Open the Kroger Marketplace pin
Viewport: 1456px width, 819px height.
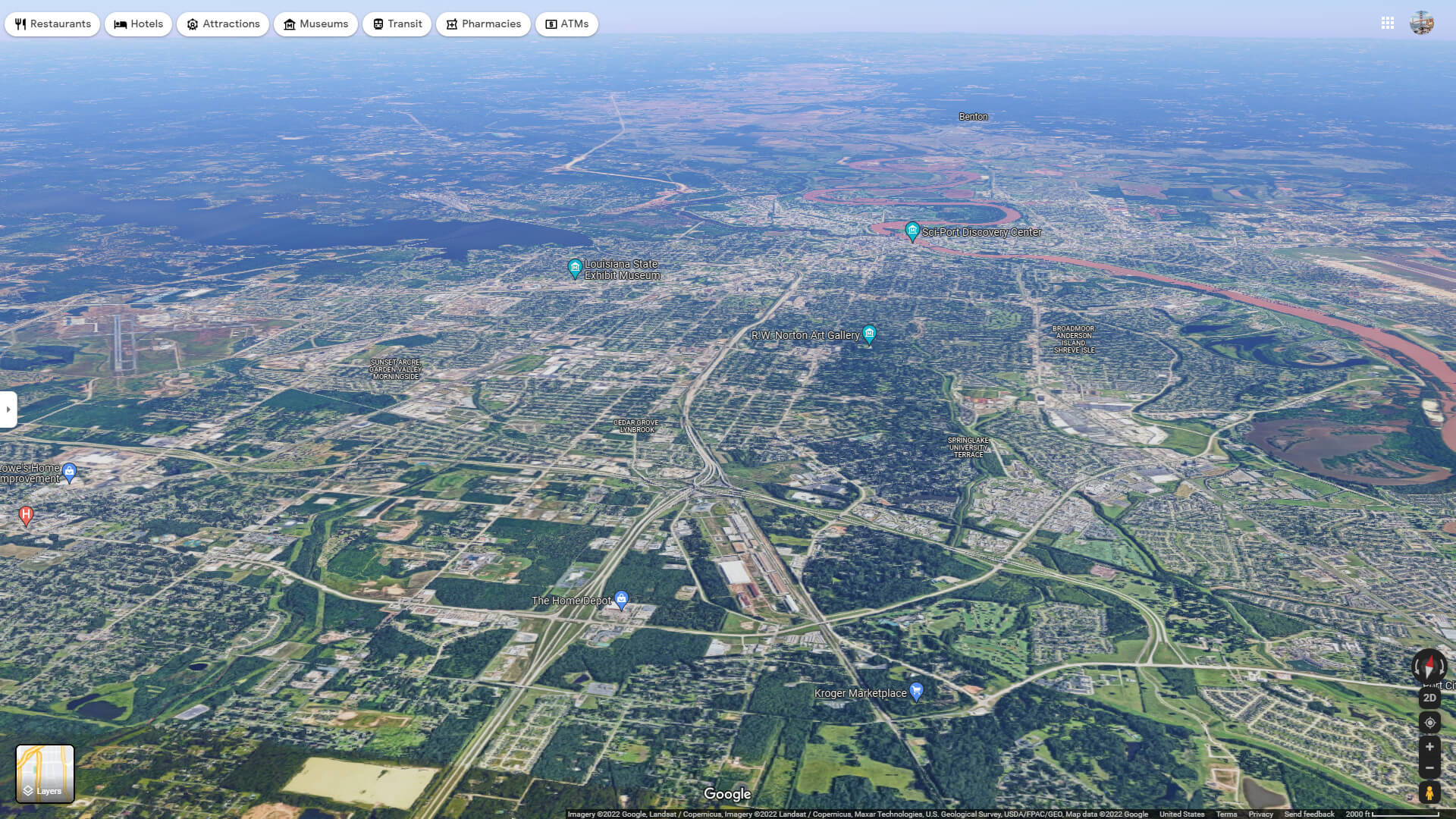[x=915, y=691]
